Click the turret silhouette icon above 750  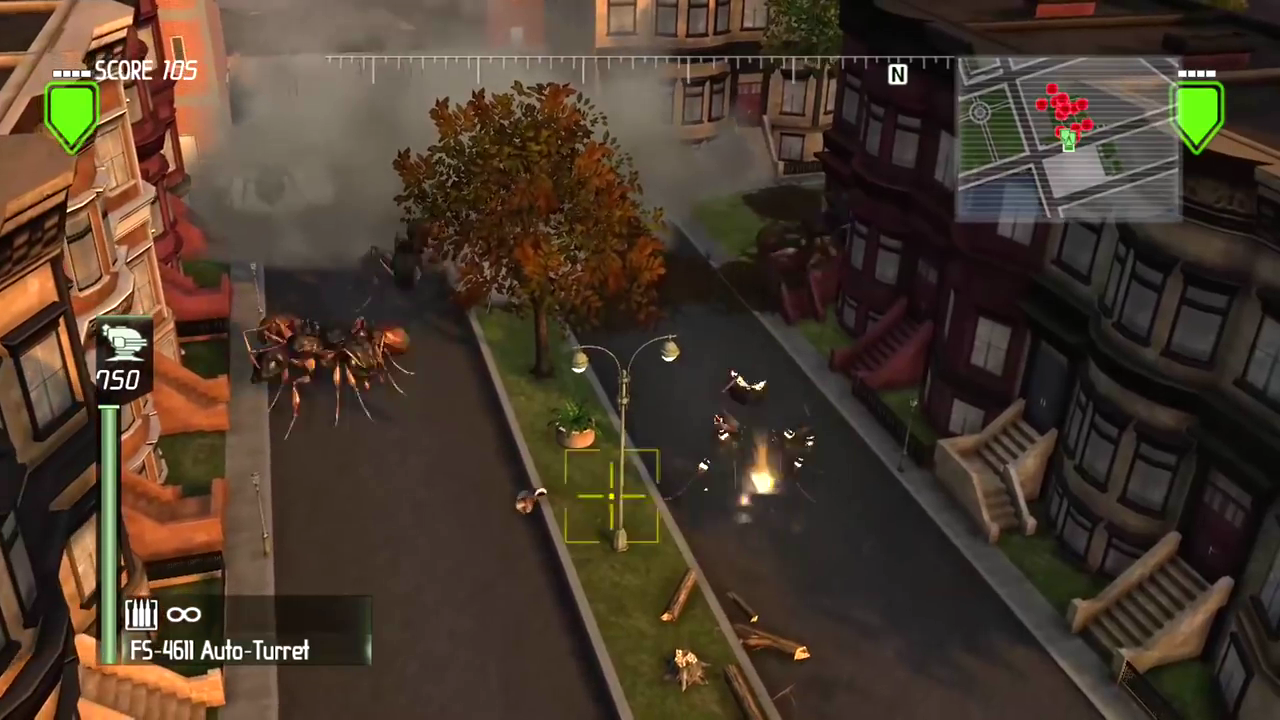(x=124, y=343)
